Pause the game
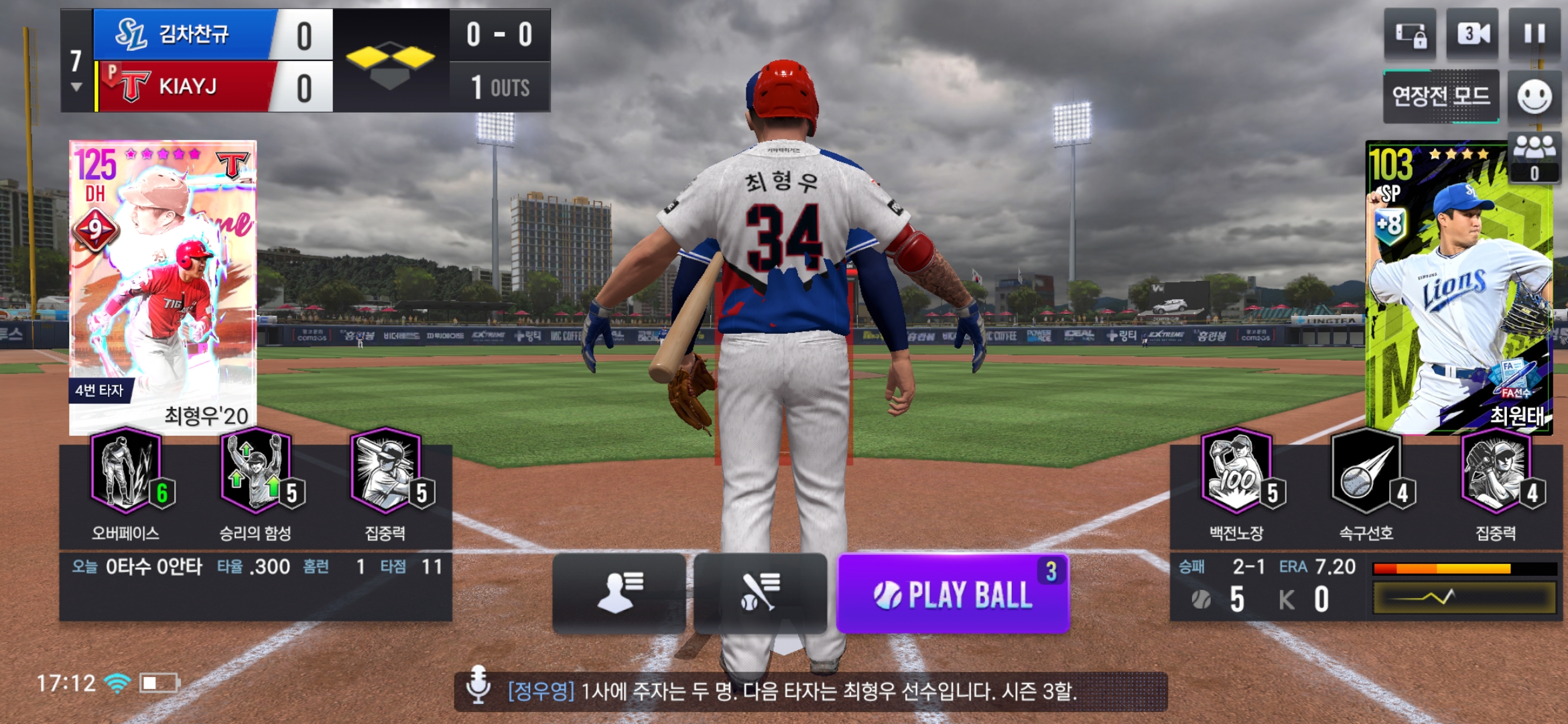Screen dimensions: 1568x724 point(1534,34)
